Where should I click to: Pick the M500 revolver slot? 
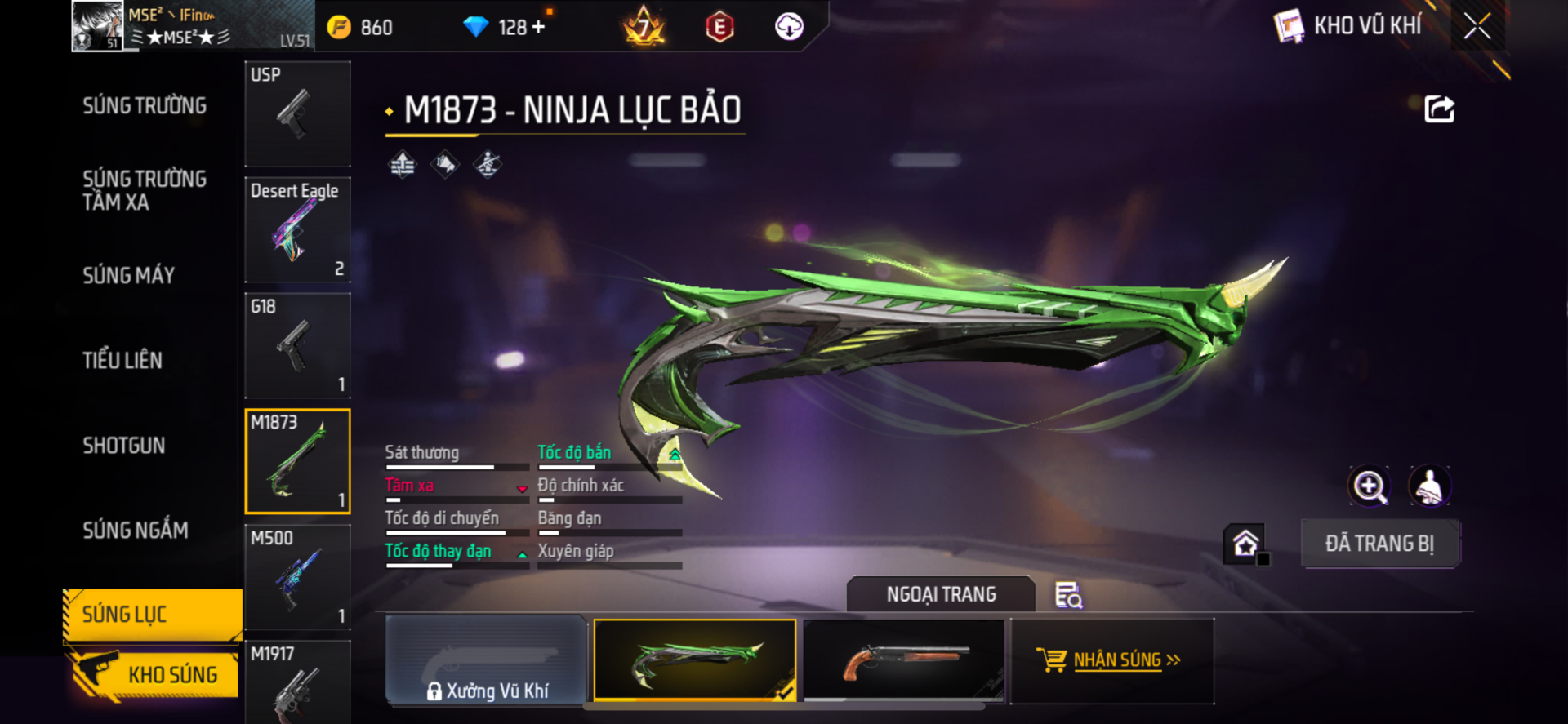point(298,577)
